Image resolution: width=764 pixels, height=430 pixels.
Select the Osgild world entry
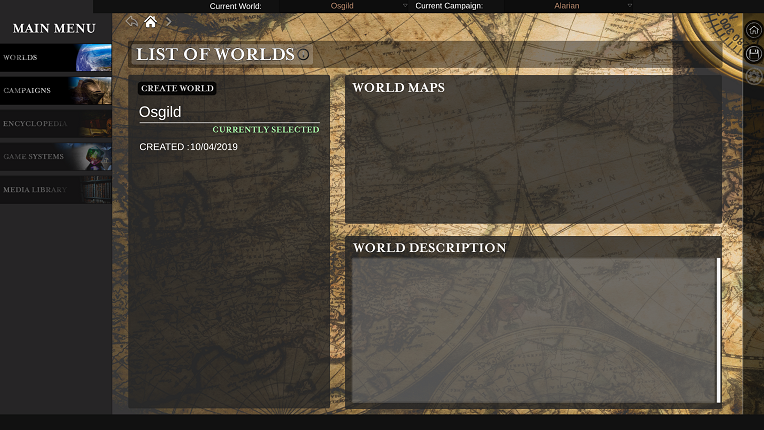161,112
